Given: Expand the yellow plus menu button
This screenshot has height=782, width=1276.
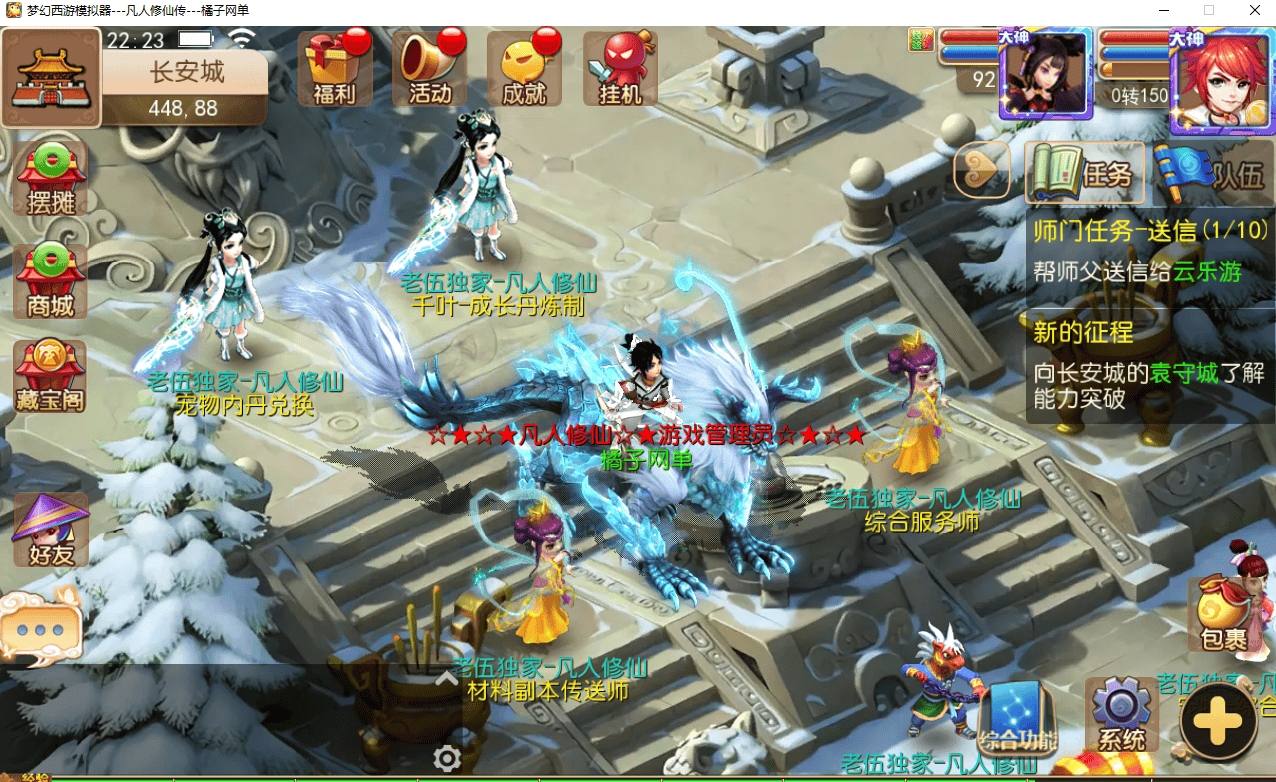Looking at the screenshot, I should pos(1218,722).
